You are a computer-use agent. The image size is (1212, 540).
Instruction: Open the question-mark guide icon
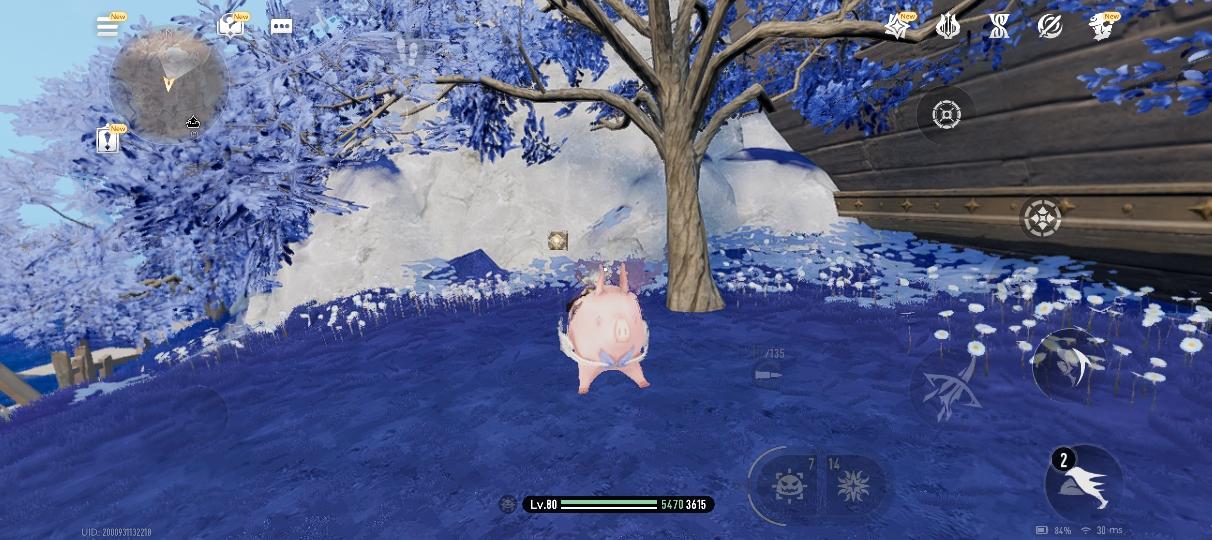coord(231,27)
